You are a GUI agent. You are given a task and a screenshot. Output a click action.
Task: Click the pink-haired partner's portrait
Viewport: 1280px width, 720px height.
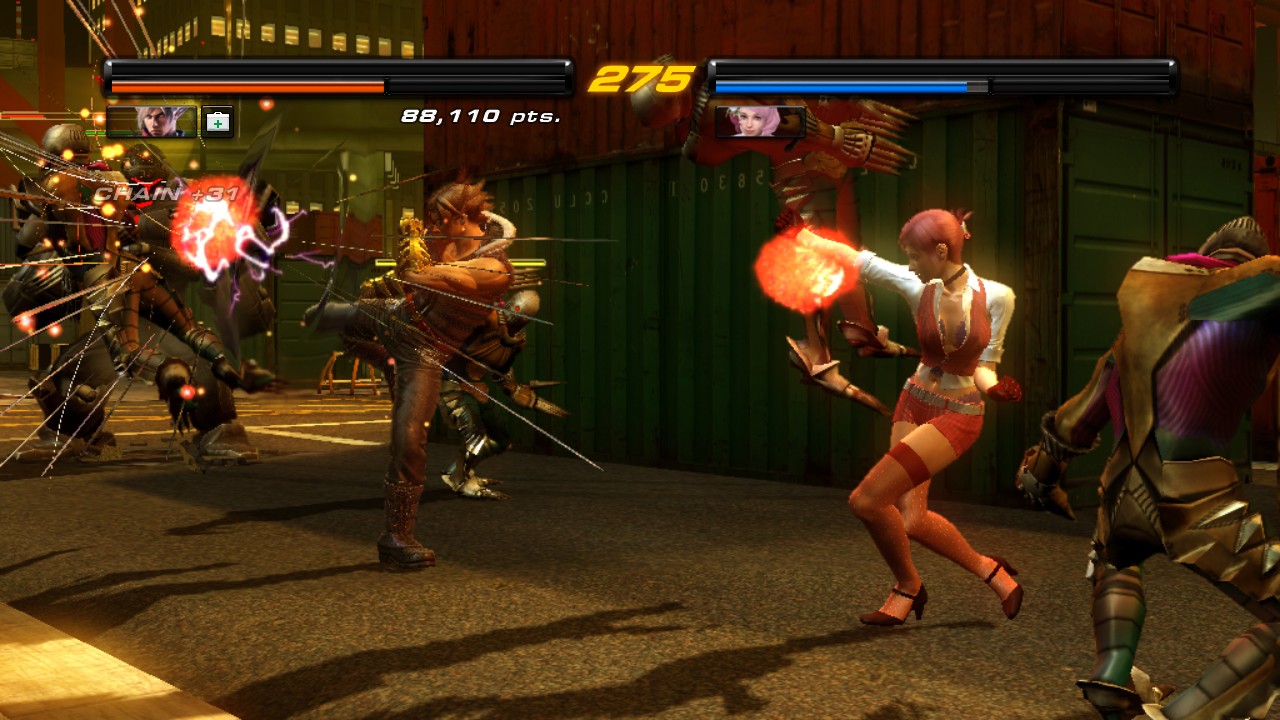click(760, 121)
